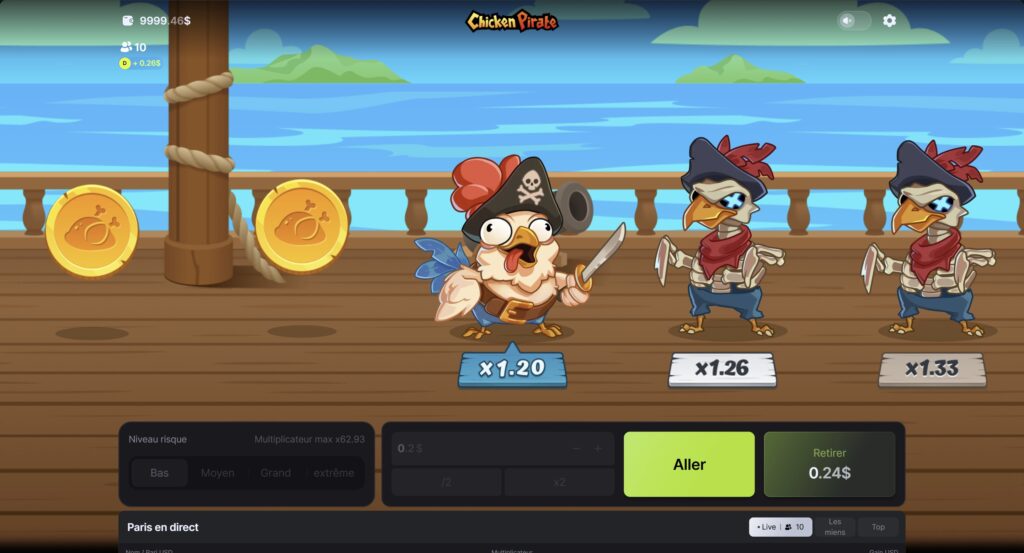The width and height of the screenshot is (1024, 553).
Task: Open settings via the gear icon
Action: tap(889, 20)
